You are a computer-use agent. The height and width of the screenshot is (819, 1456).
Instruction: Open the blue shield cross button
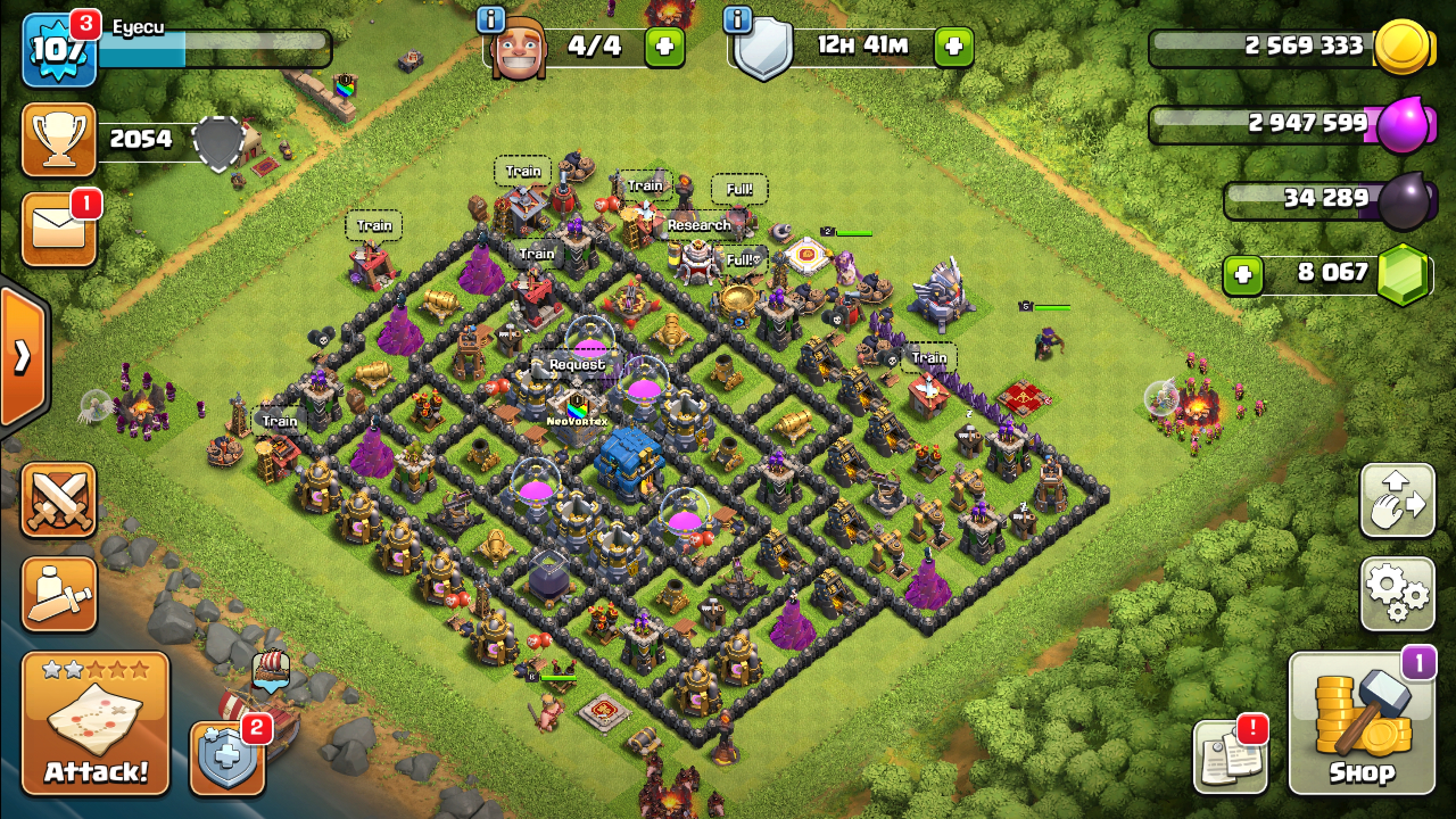227,759
